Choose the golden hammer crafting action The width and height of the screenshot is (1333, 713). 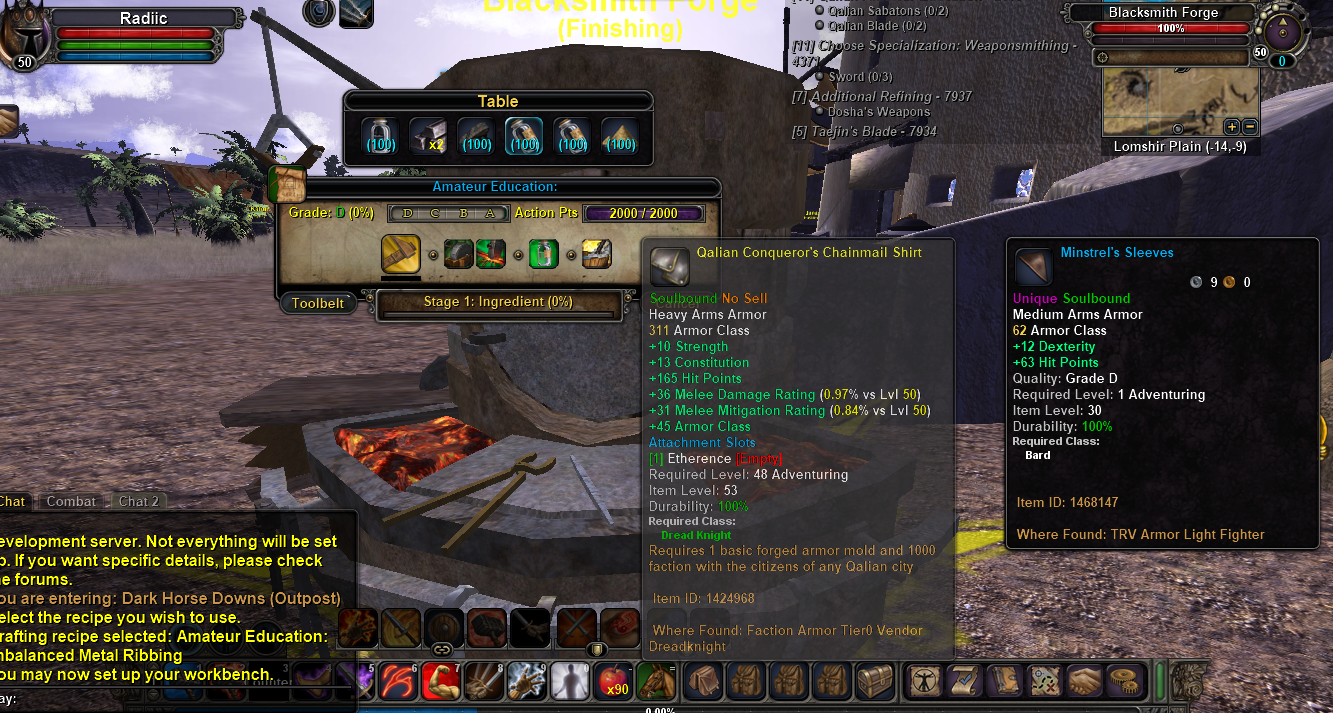(x=400, y=254)
